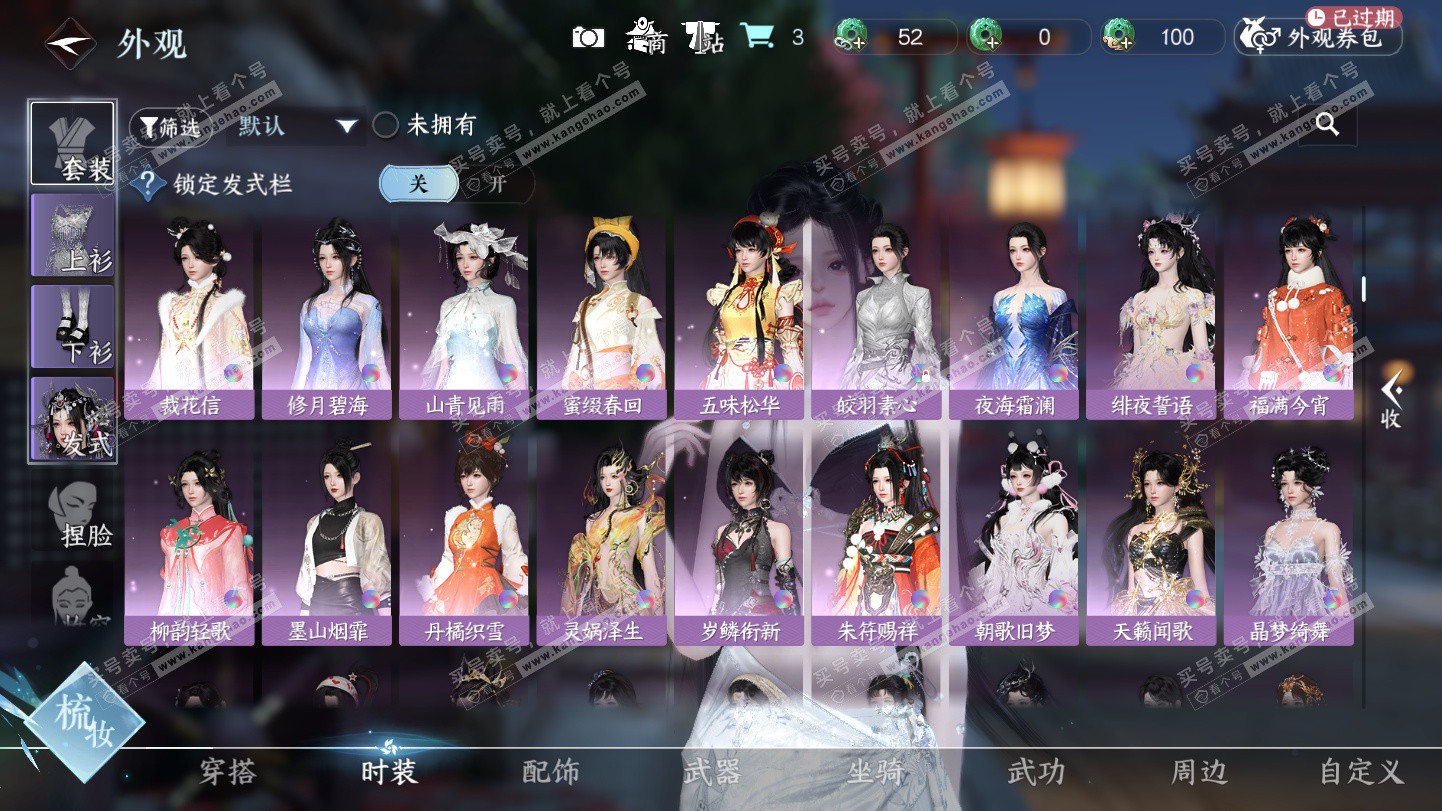Switch to the 武器 weapon tab
The width and height of the screenshot is (1442, 811).
(x=711, y=772)
